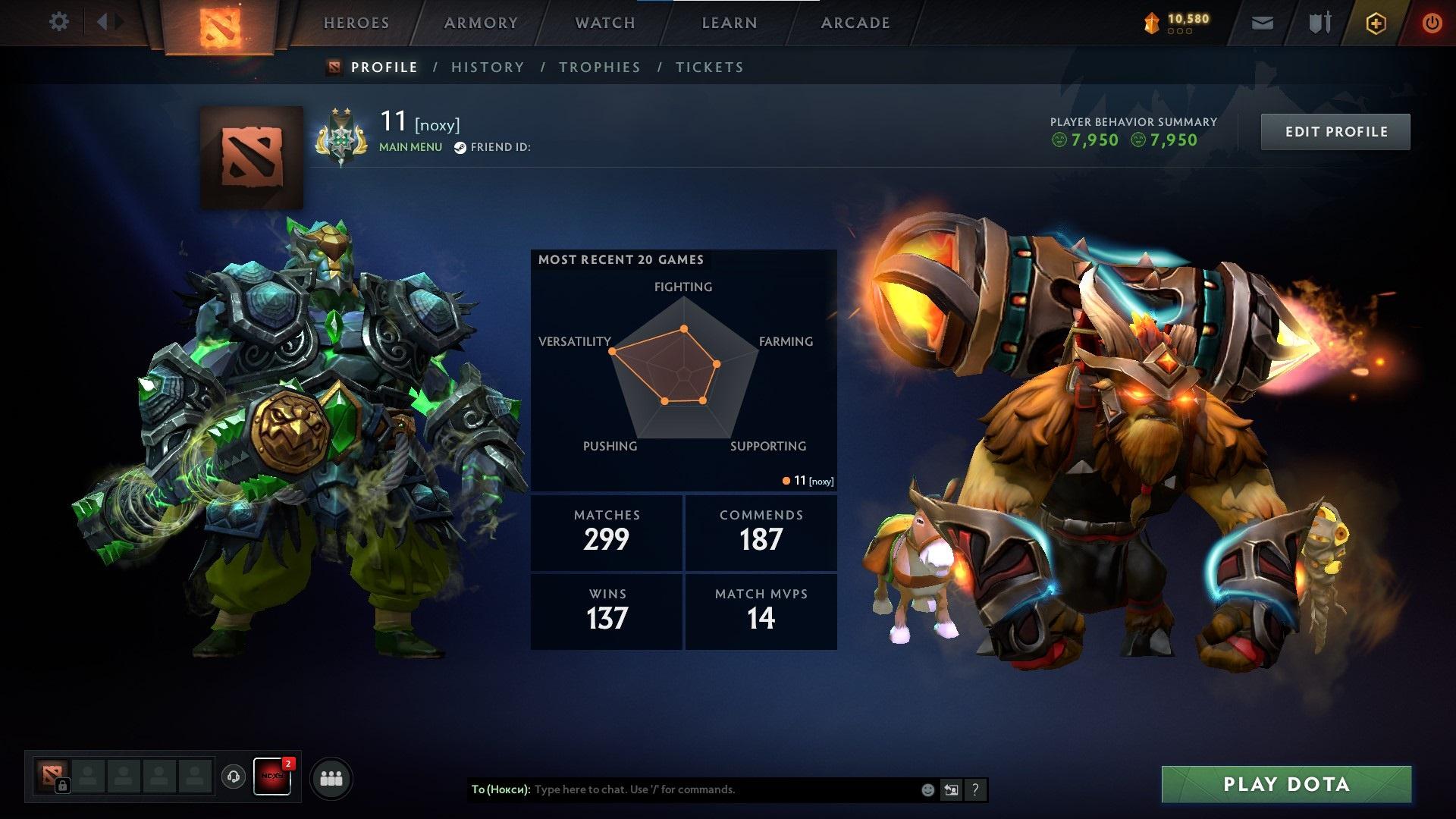
Task: Open the voice chat headset icon
Action: tap(234, 777)
